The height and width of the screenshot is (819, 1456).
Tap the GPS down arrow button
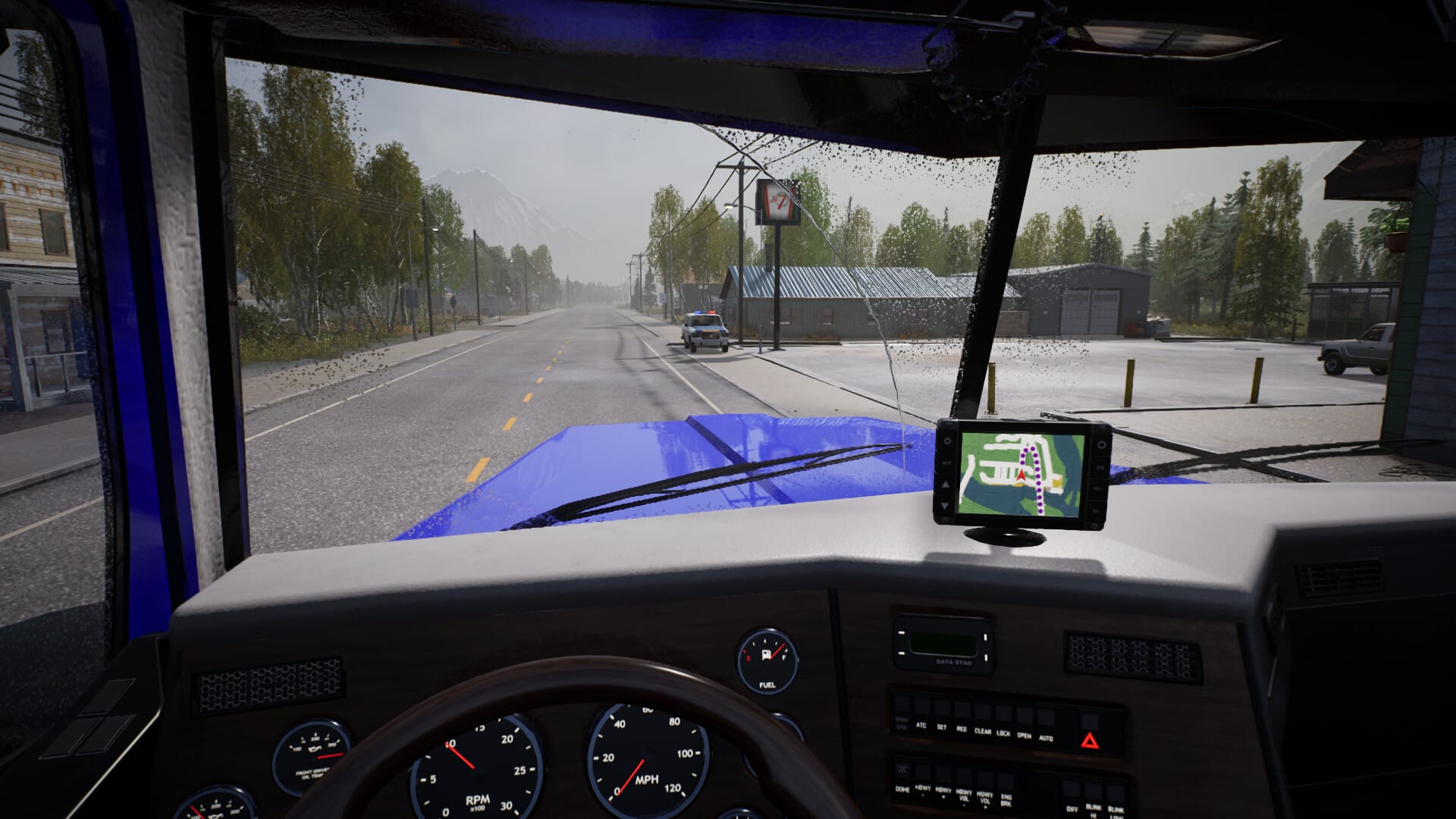[x=945, y=504]
